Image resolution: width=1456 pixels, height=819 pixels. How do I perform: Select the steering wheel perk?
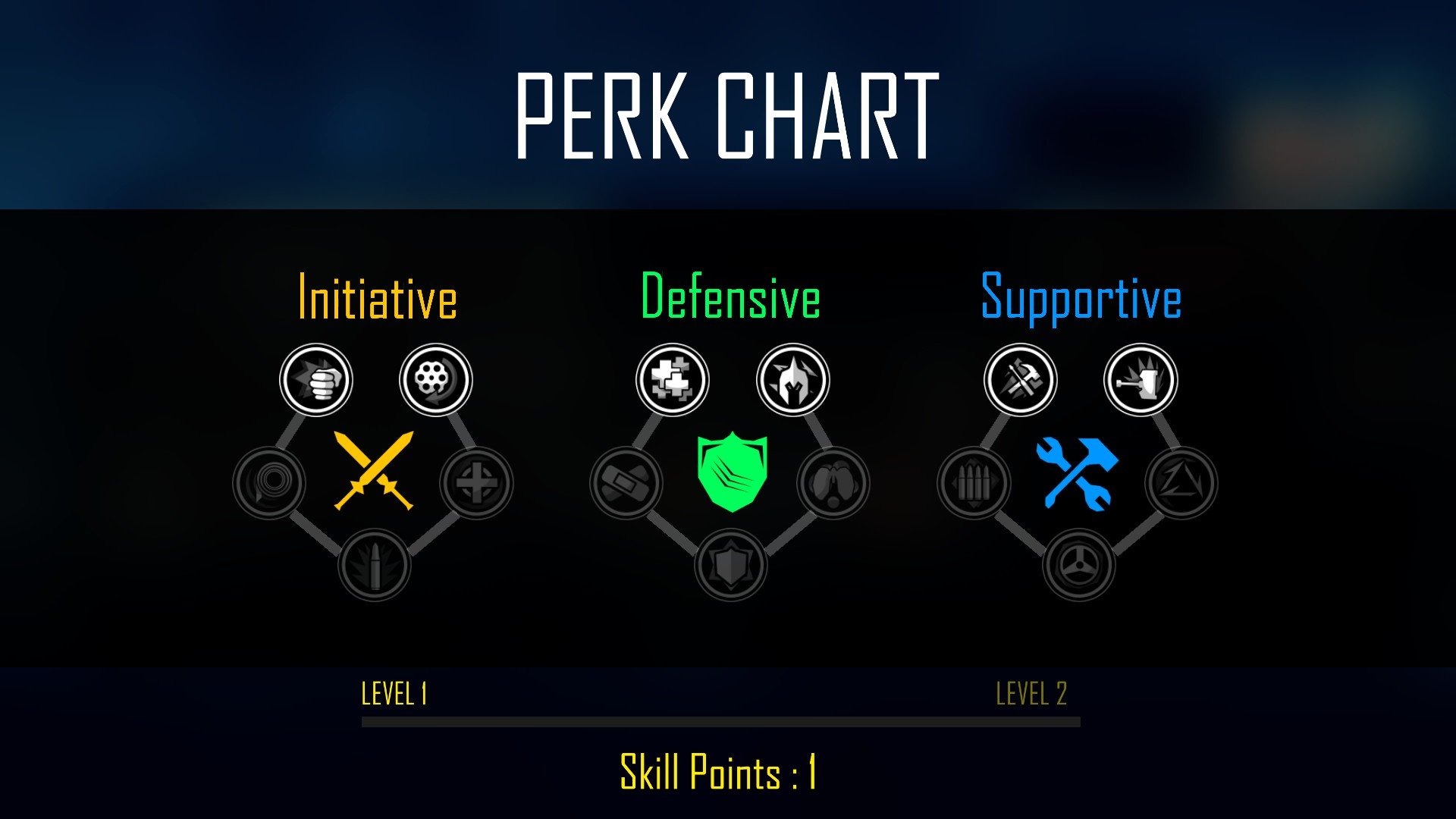pyautogui.click(x=1079, y=565)
